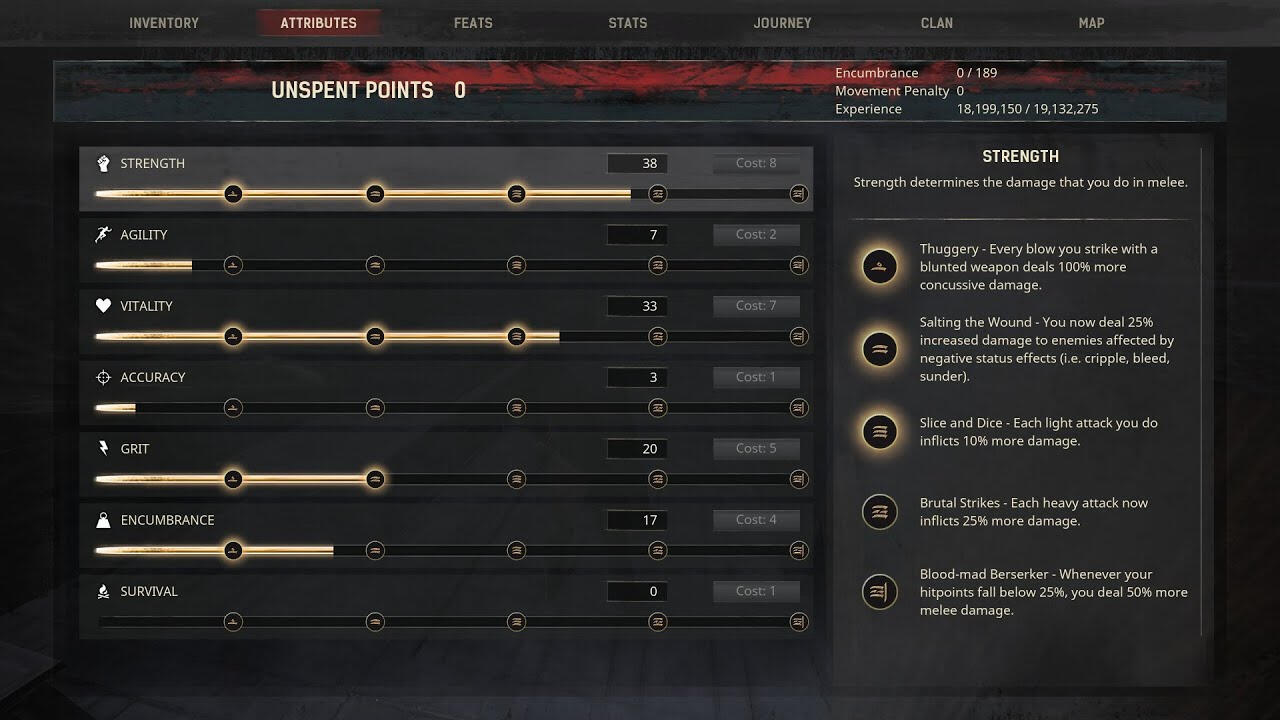This screenshot has height=720, width=1280.
Task: Click the Strength Cost: 8 button
Action: click(x=756, y=164)
